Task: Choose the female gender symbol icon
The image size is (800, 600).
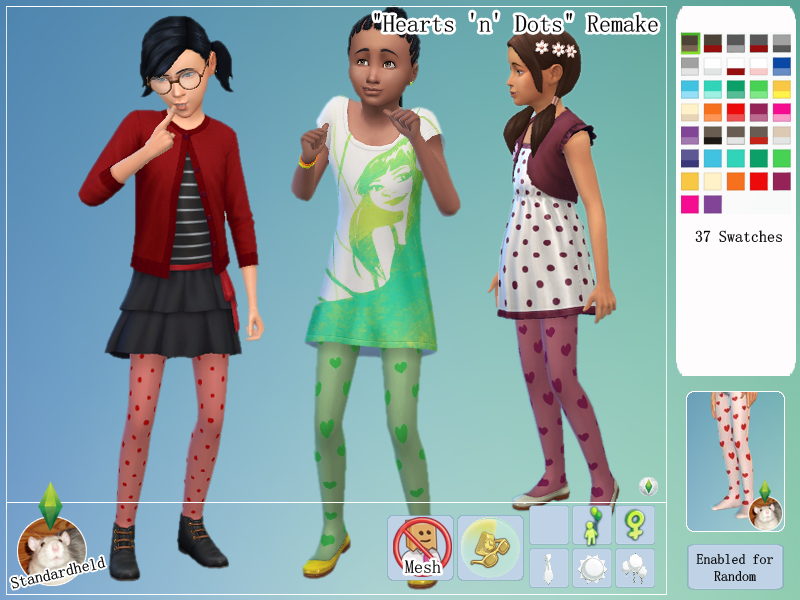Action: coord(635,526)
